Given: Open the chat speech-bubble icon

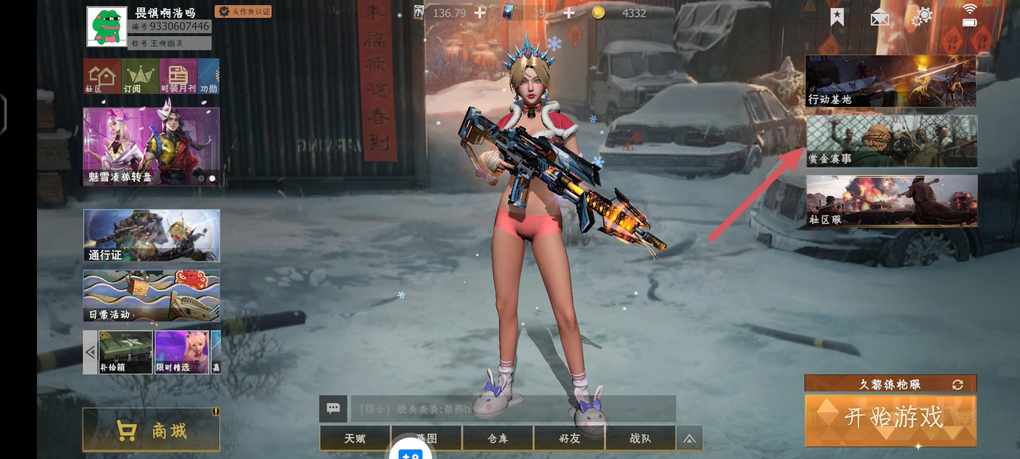Looking at the screenshot, I should pyautogui.click(x=333, y=408).
